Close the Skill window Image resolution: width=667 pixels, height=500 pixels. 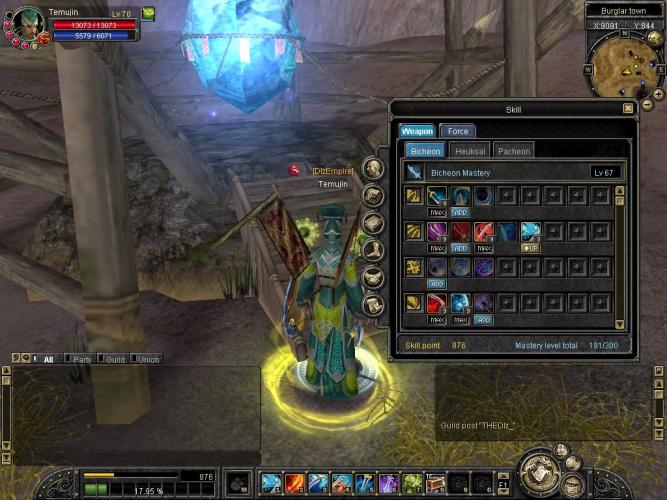tap(628, 108)
